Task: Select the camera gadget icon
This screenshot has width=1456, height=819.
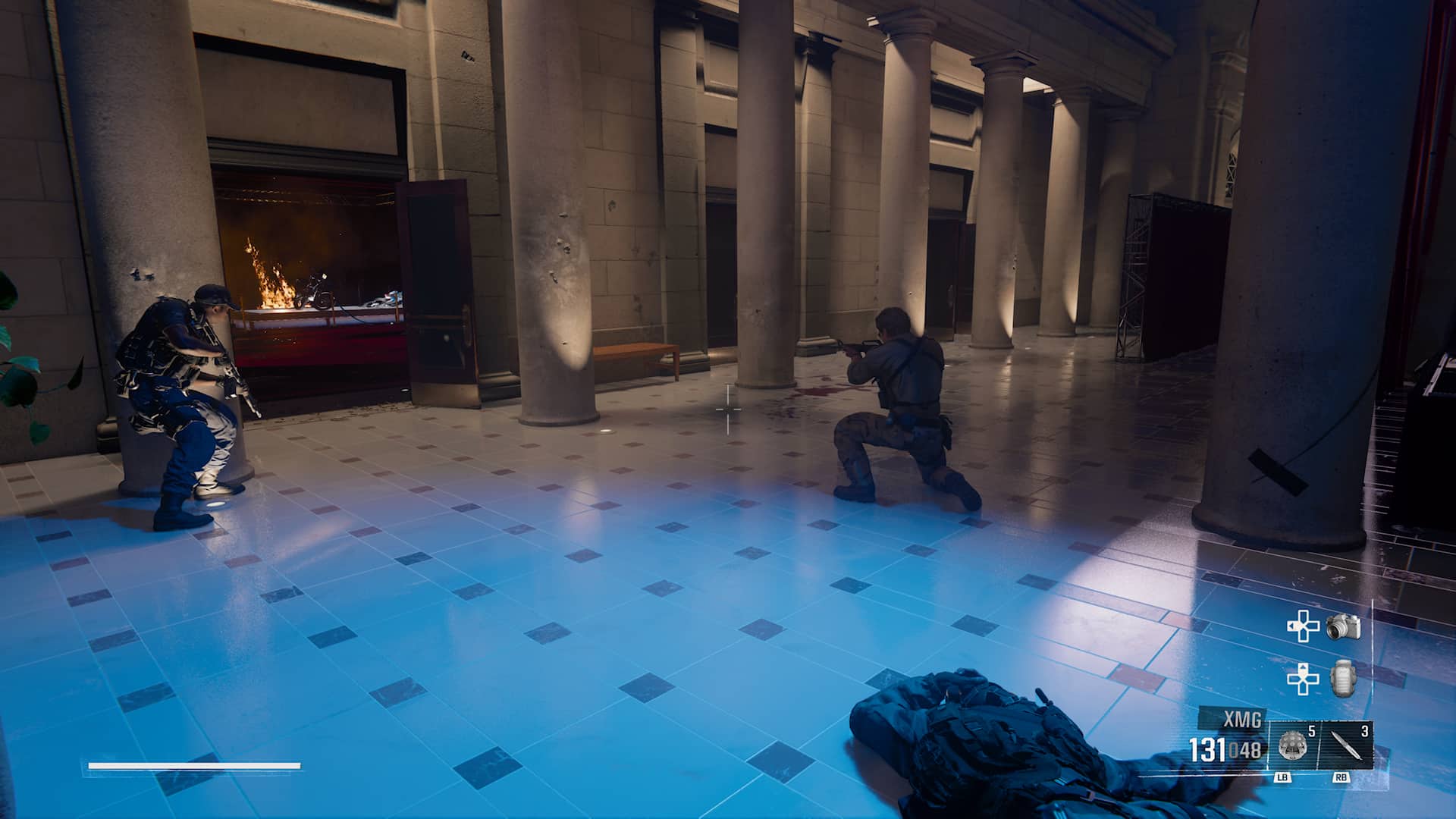Action: pyautogui.click(x=1343, y=627)
